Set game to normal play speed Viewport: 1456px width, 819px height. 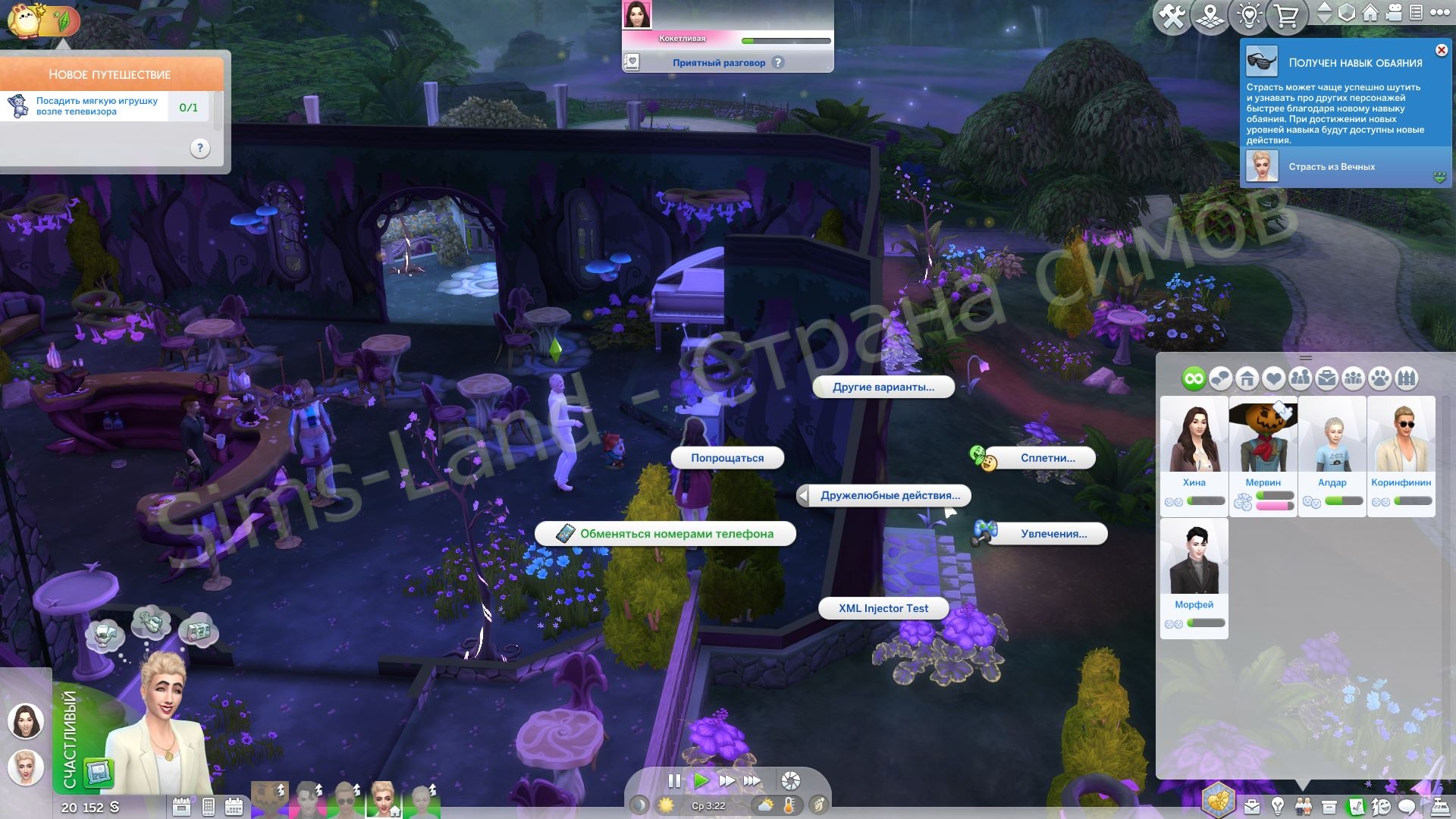(x=701, y=780)
